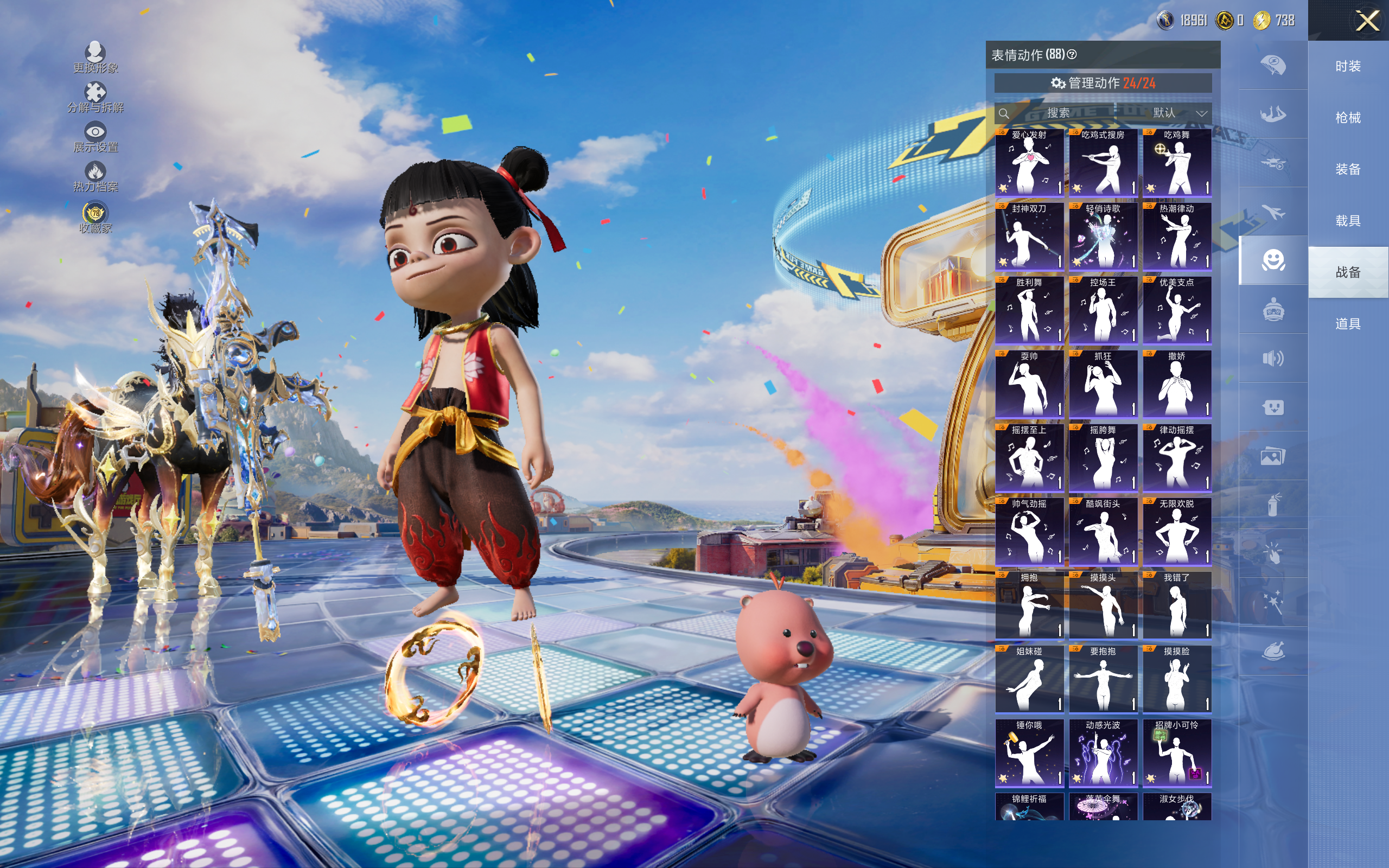Open 分解与拆解 dismantle option
The image size is (1389, 868).
(95, 97)
